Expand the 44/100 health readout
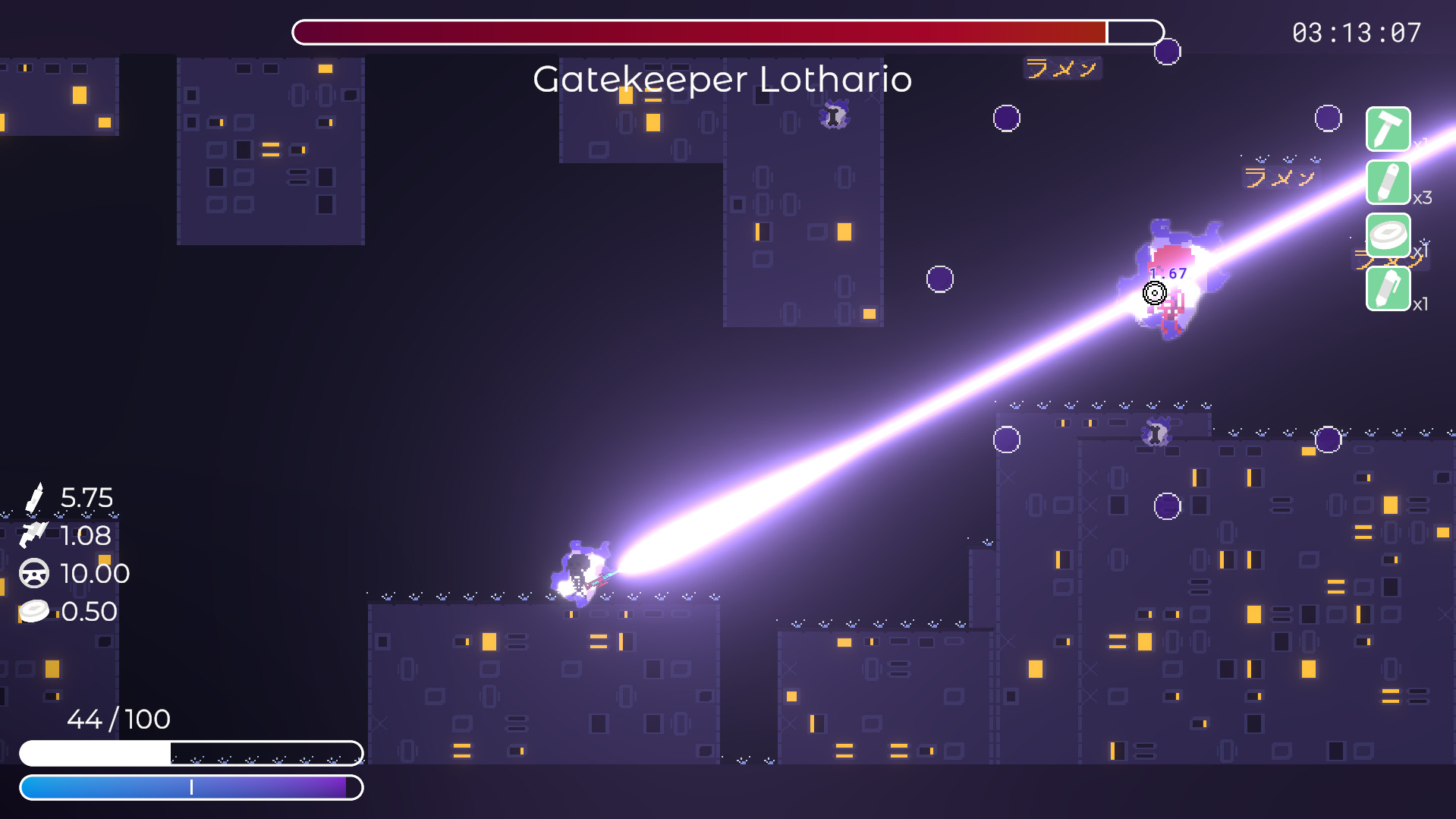This screenshot has width=1456, height=819. 118,720
